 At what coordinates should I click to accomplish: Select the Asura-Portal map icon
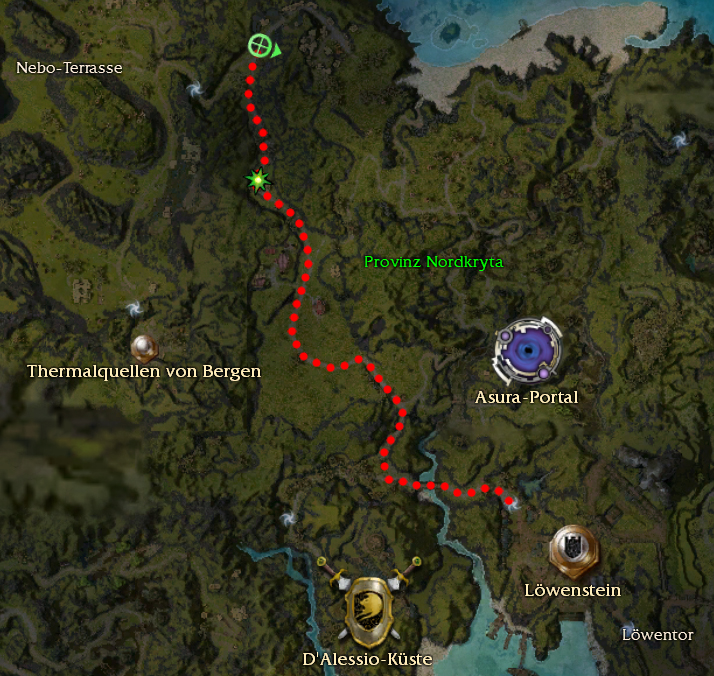[x=527, y=352]
